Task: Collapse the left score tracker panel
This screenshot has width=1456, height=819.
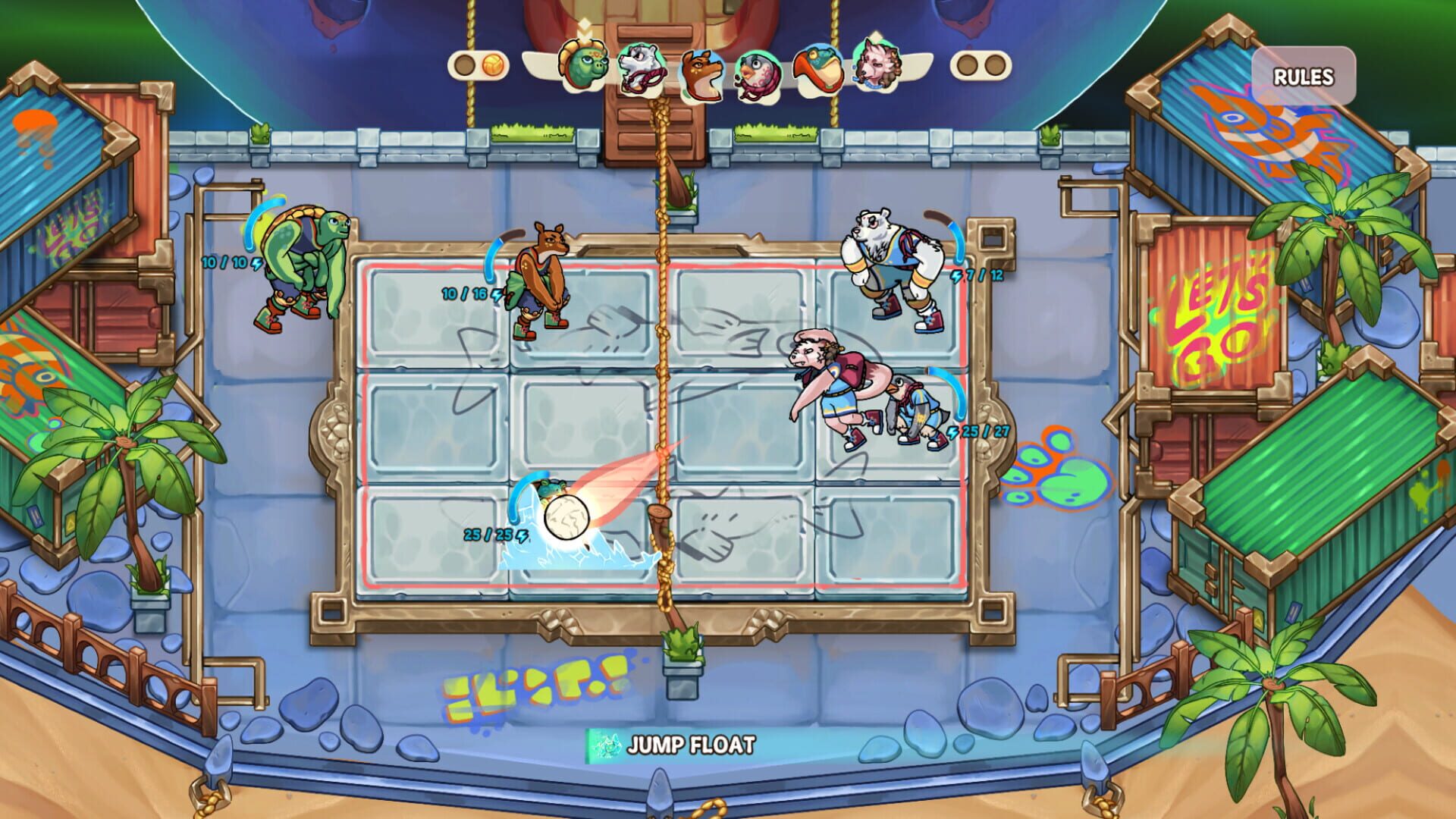Action: [x=478, y=66]
